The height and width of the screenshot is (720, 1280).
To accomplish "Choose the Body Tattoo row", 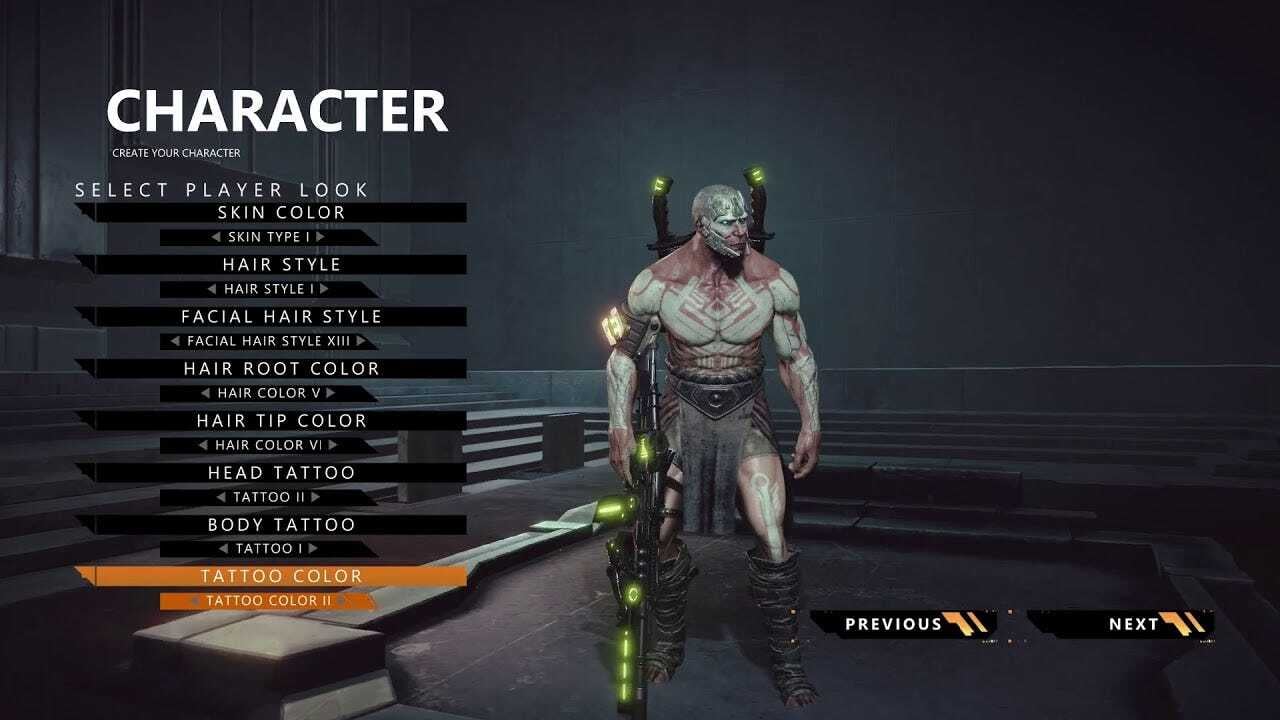I will (x=280, y=525).
